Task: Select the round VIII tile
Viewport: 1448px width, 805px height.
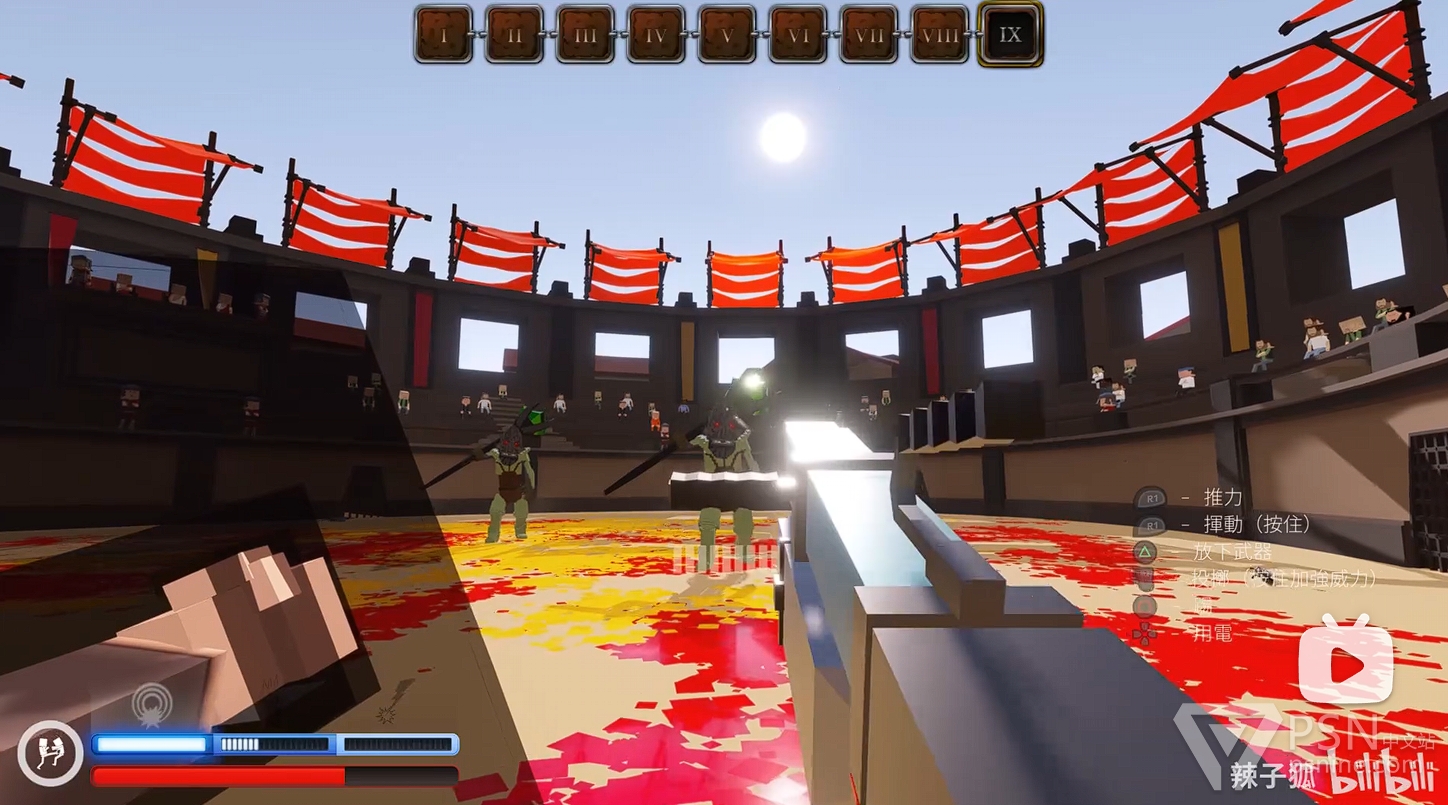Action: tap(940, 35)
